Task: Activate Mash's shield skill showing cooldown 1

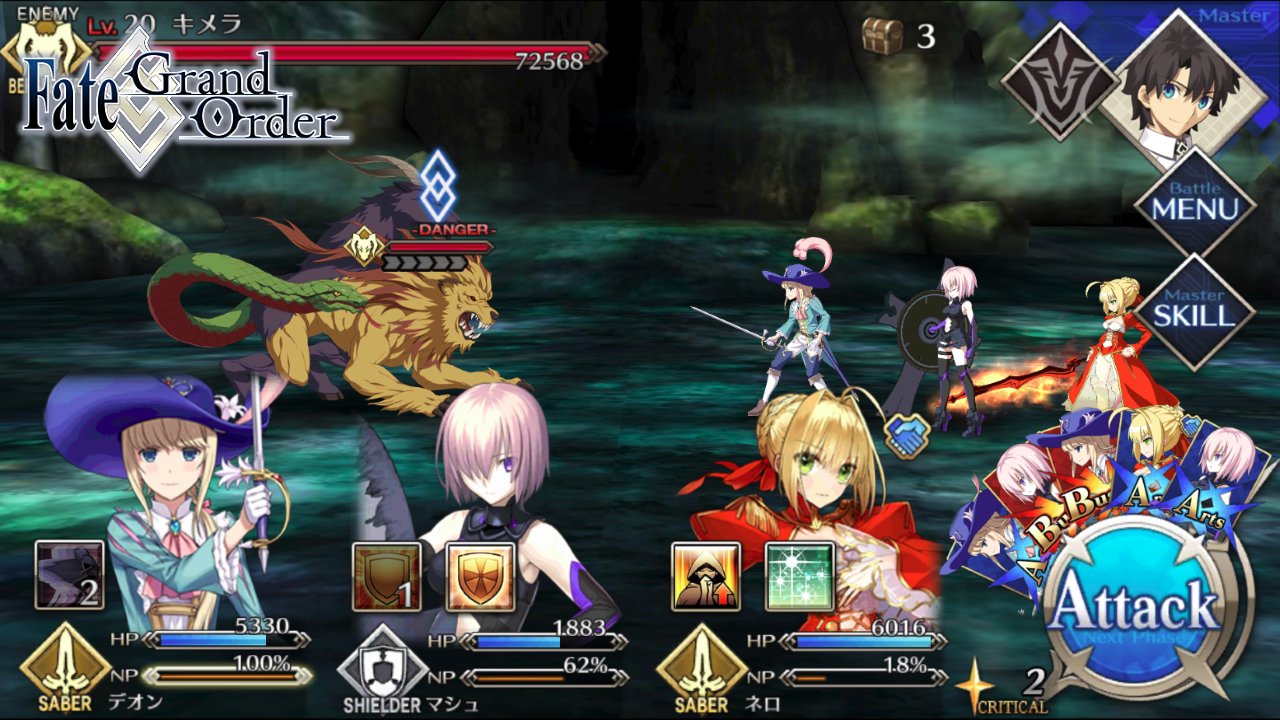Action: pyautogui.click(x=386, y=576)
